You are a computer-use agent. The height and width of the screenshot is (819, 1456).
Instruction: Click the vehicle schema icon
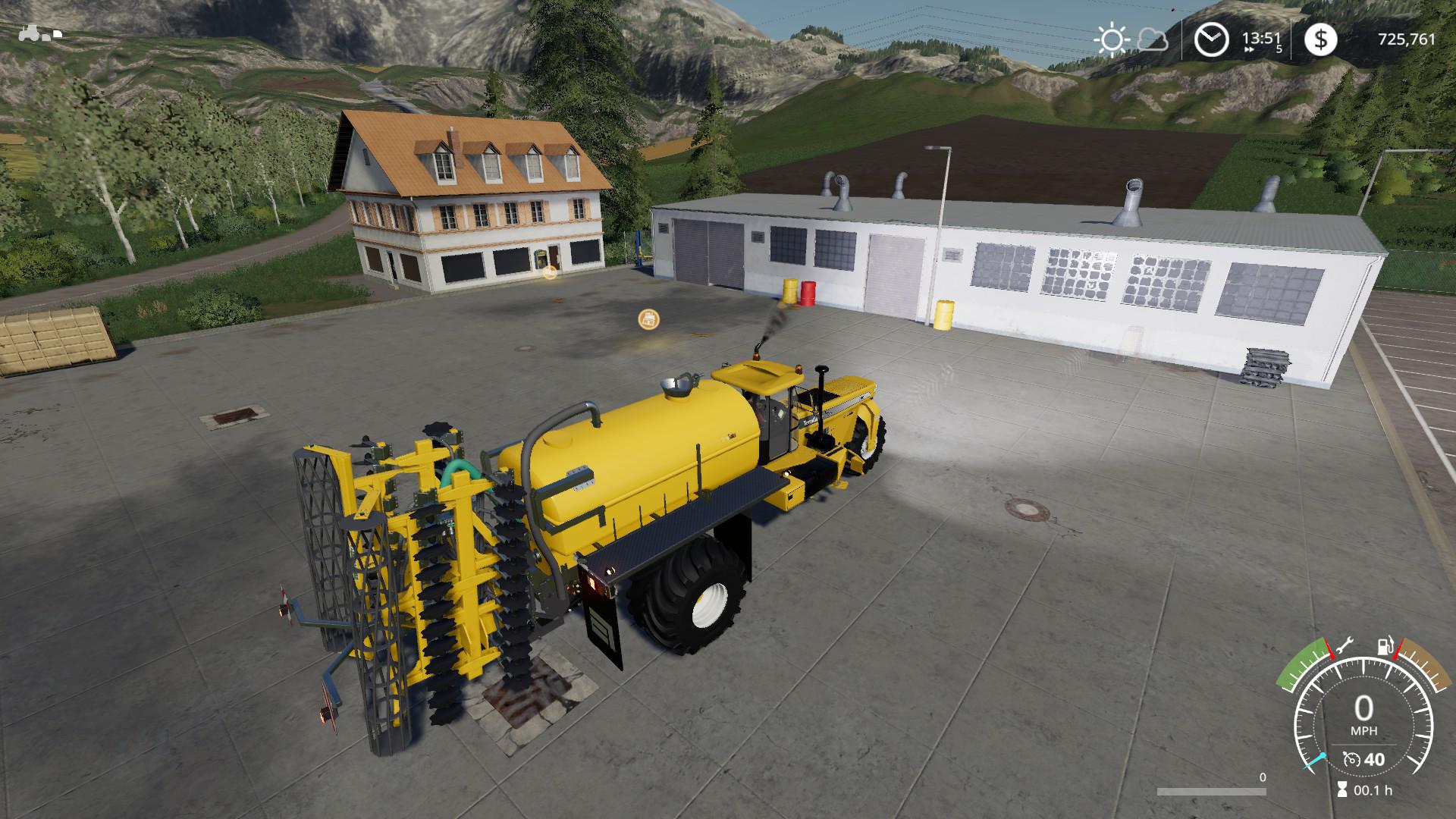pyautogui.click(x=39, y=33)
